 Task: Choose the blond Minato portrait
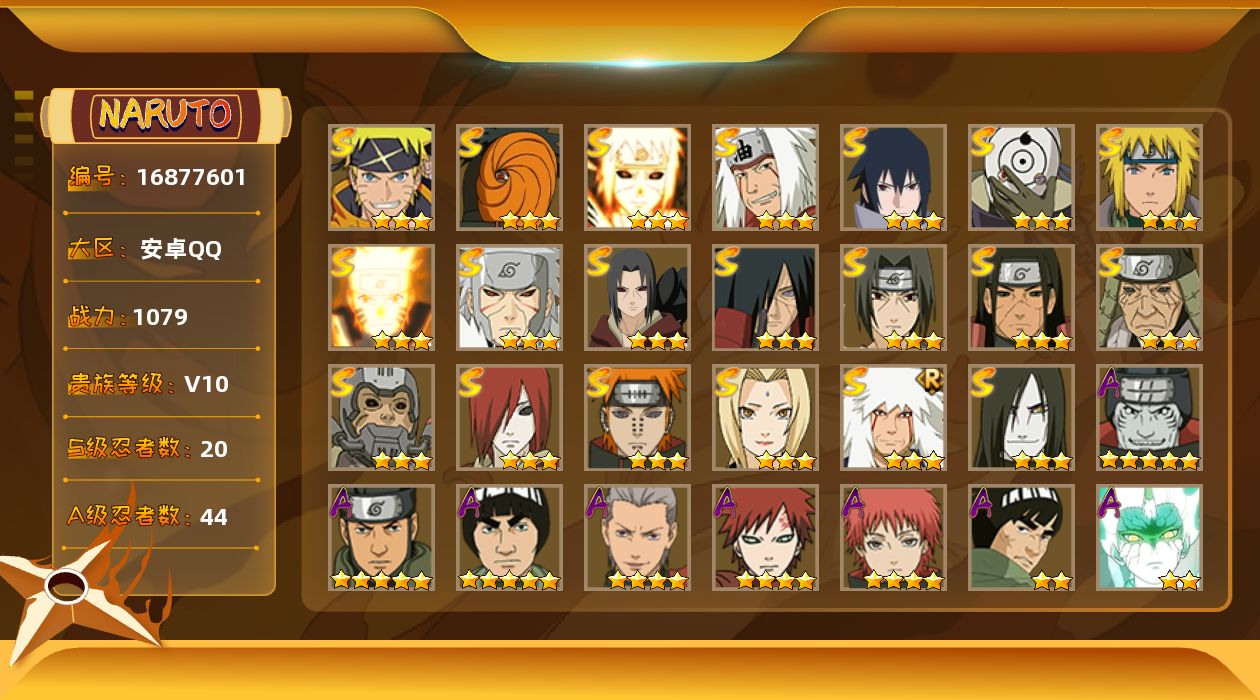pos(1149,177)
